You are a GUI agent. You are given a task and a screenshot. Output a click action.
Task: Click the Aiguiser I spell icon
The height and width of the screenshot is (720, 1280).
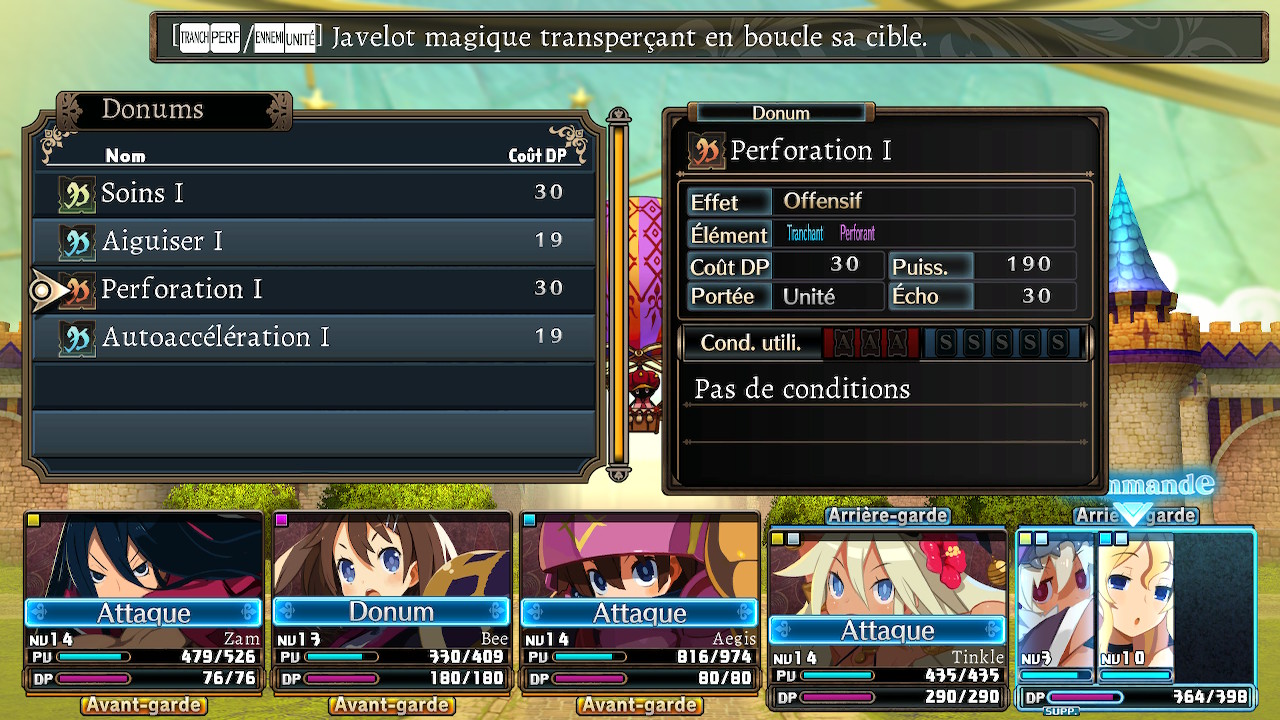point(77,241)
